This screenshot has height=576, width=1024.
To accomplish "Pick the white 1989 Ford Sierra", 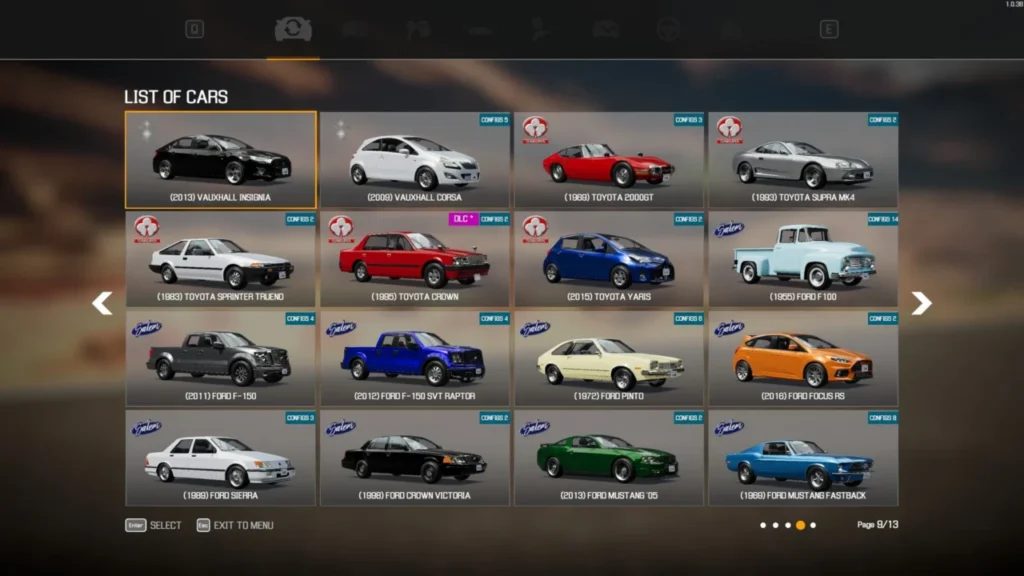I will pyautogui.click(x=220, y=457).
